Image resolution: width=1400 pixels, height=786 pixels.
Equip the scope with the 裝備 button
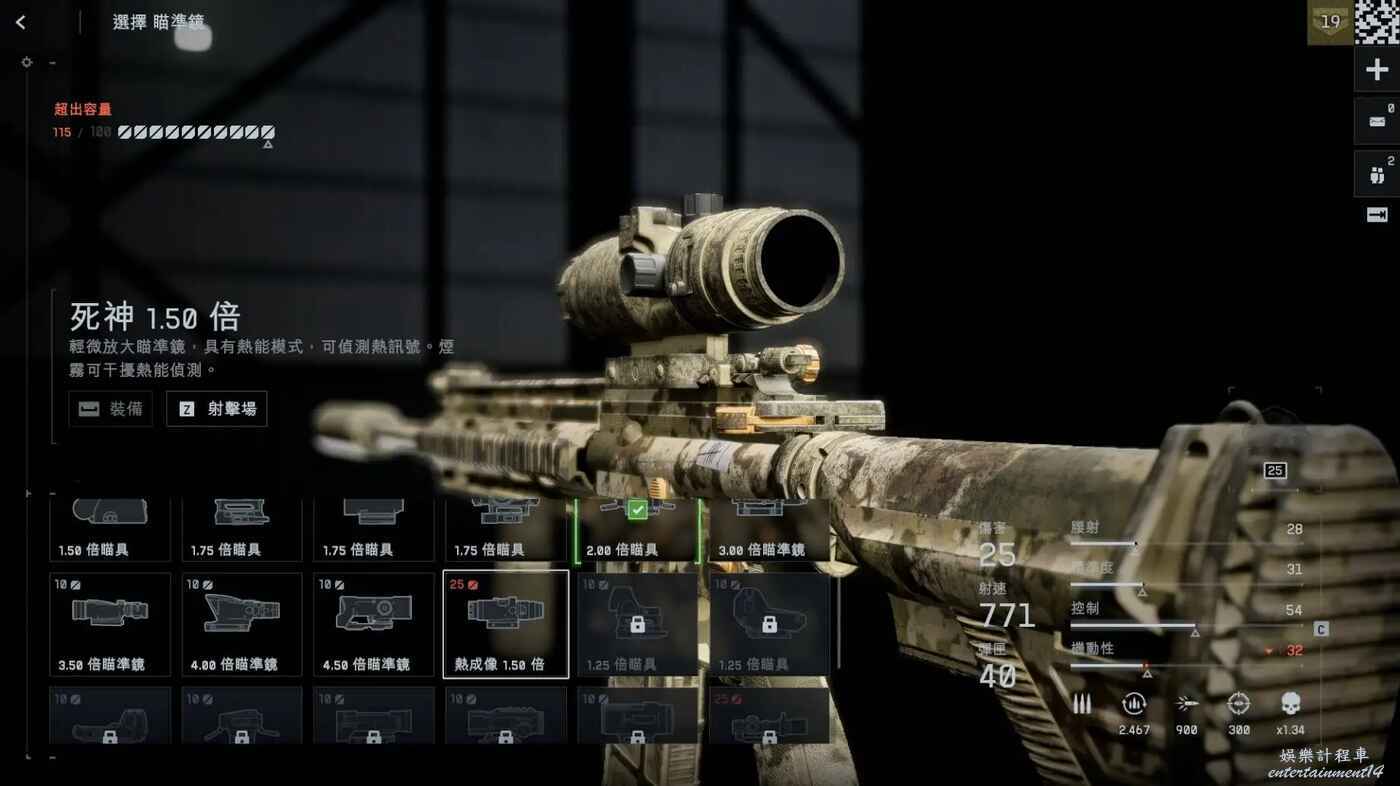tap(111, 409)
